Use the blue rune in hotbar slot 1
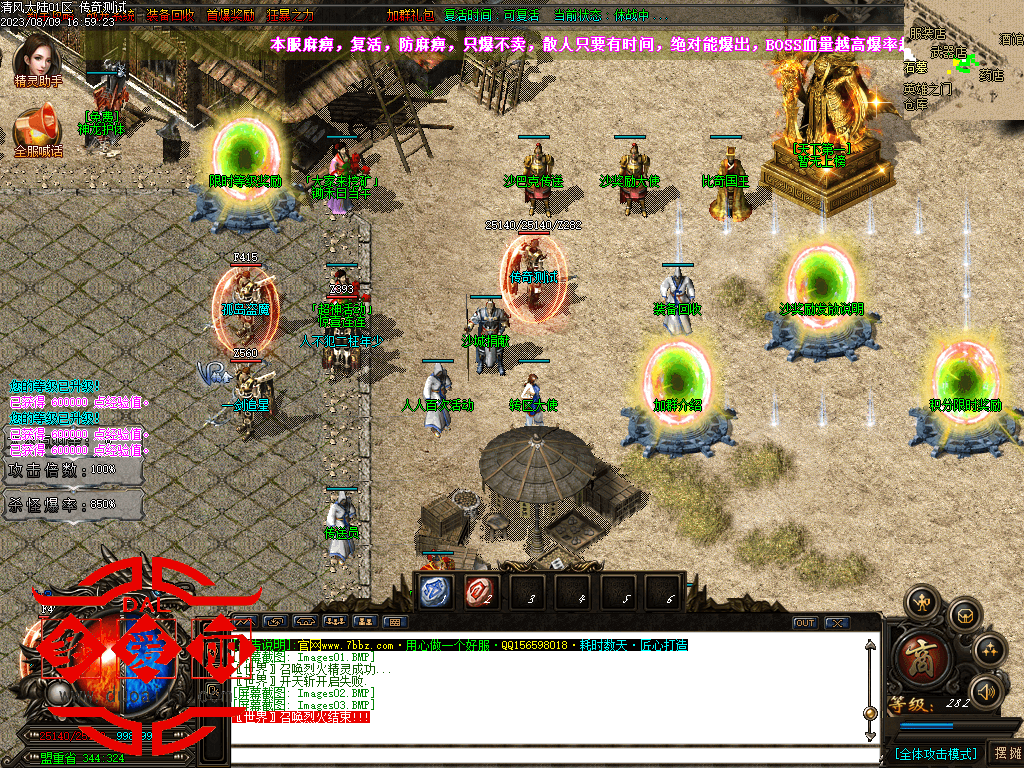 [436, 592]
